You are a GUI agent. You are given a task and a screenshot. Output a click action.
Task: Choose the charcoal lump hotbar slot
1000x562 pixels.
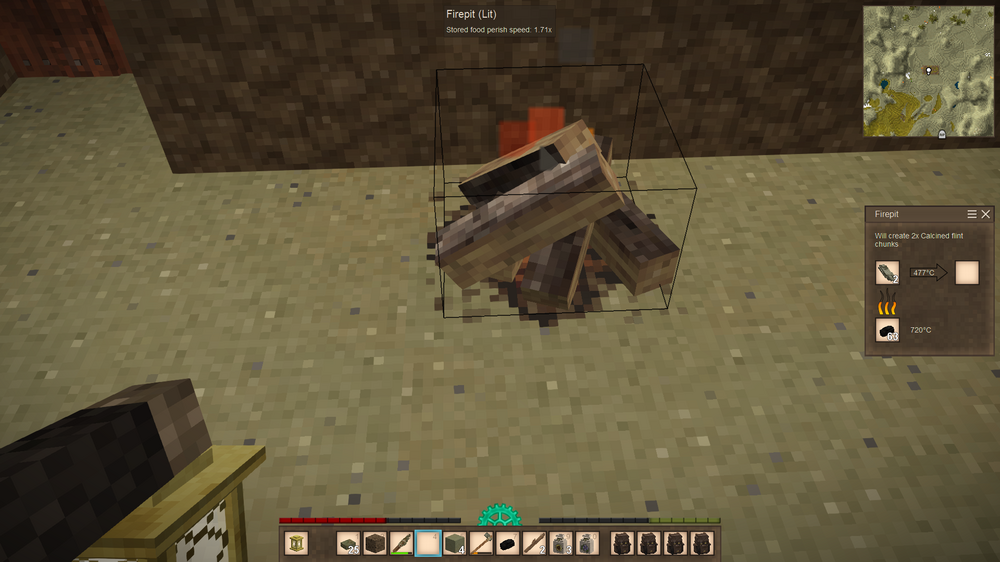coord(507,543)
